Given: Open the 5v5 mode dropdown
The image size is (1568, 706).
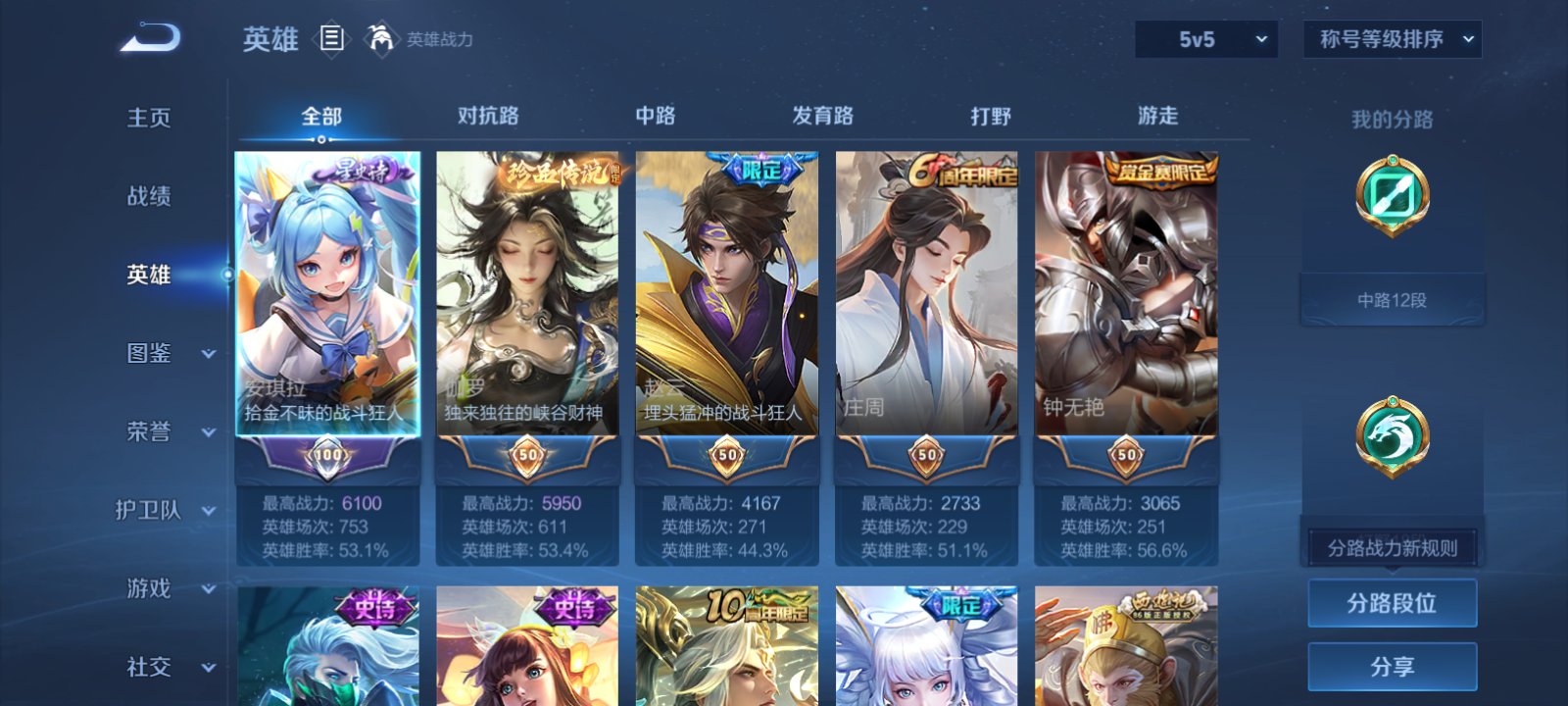Looking at the screenshot, I should [x=1206, y=39].
